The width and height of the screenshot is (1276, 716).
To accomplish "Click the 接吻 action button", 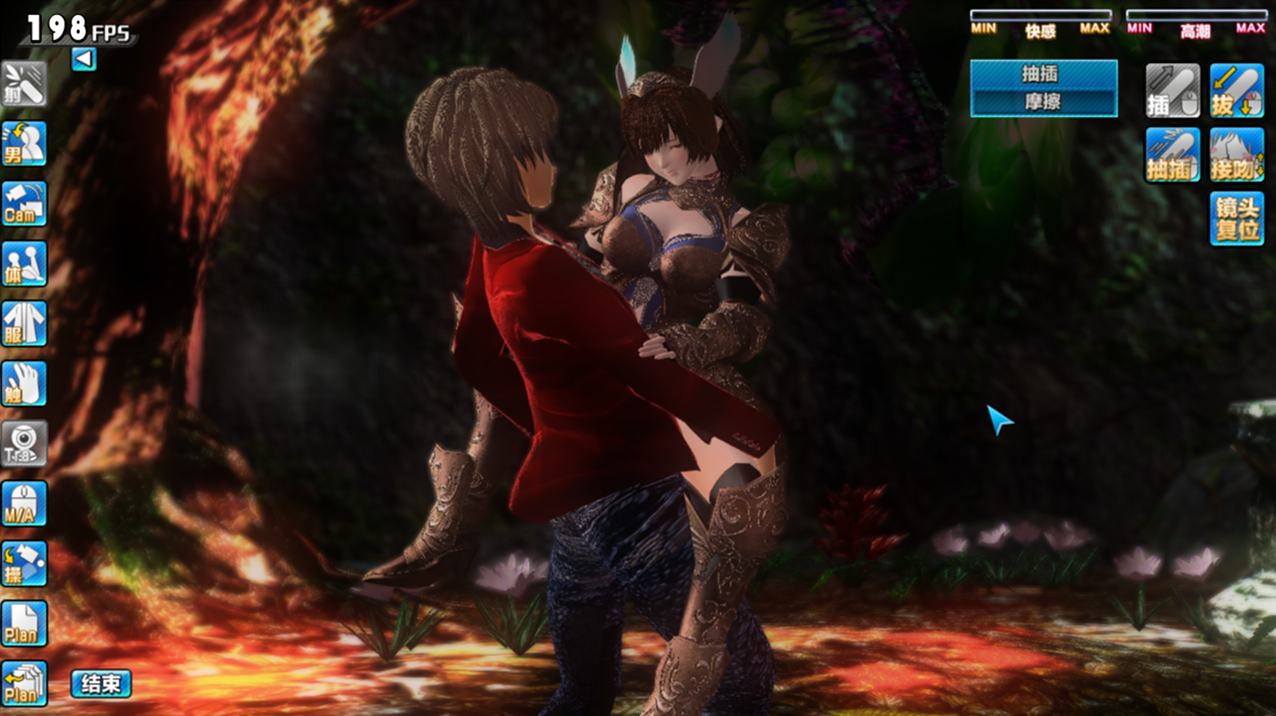I will point(1237,155).
